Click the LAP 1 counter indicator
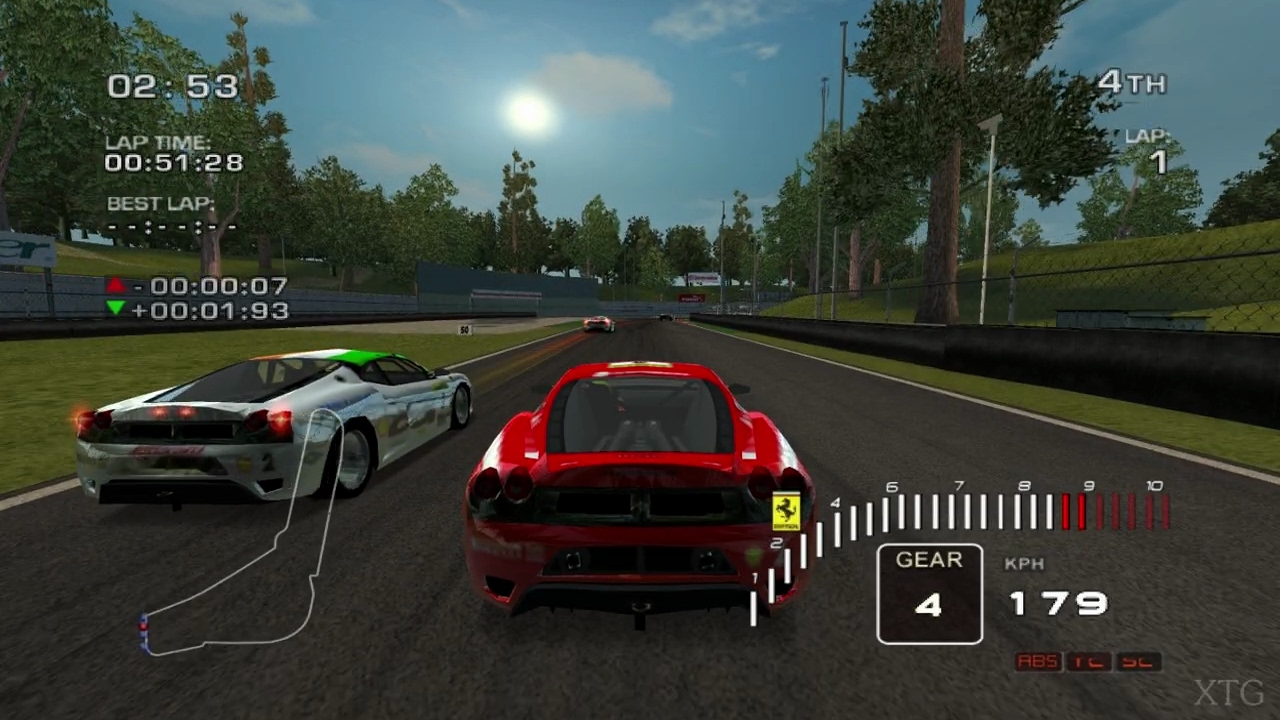Screen dimensions: 1280x720 point(1147,149)
